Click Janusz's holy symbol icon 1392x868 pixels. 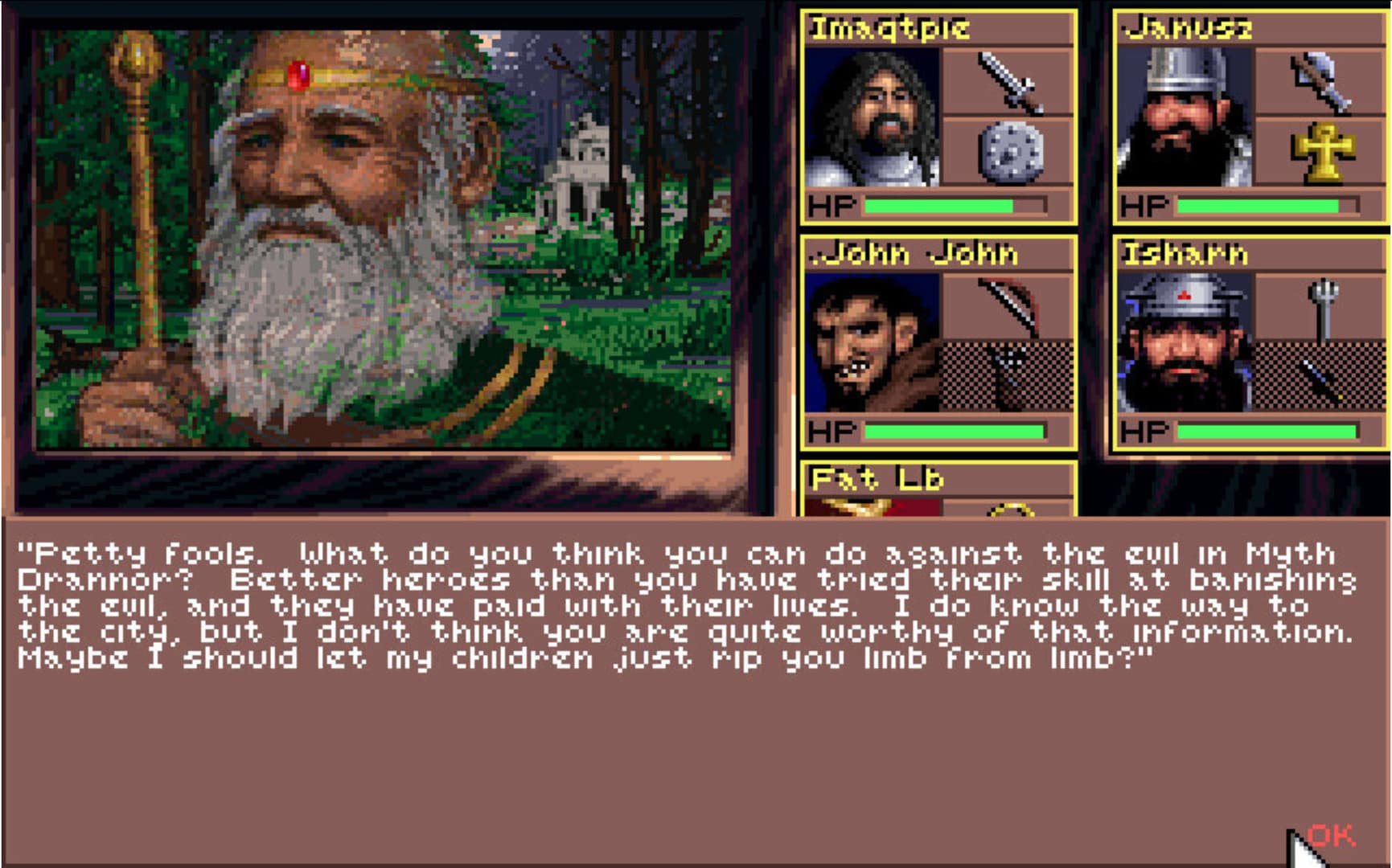[1323, 153]
